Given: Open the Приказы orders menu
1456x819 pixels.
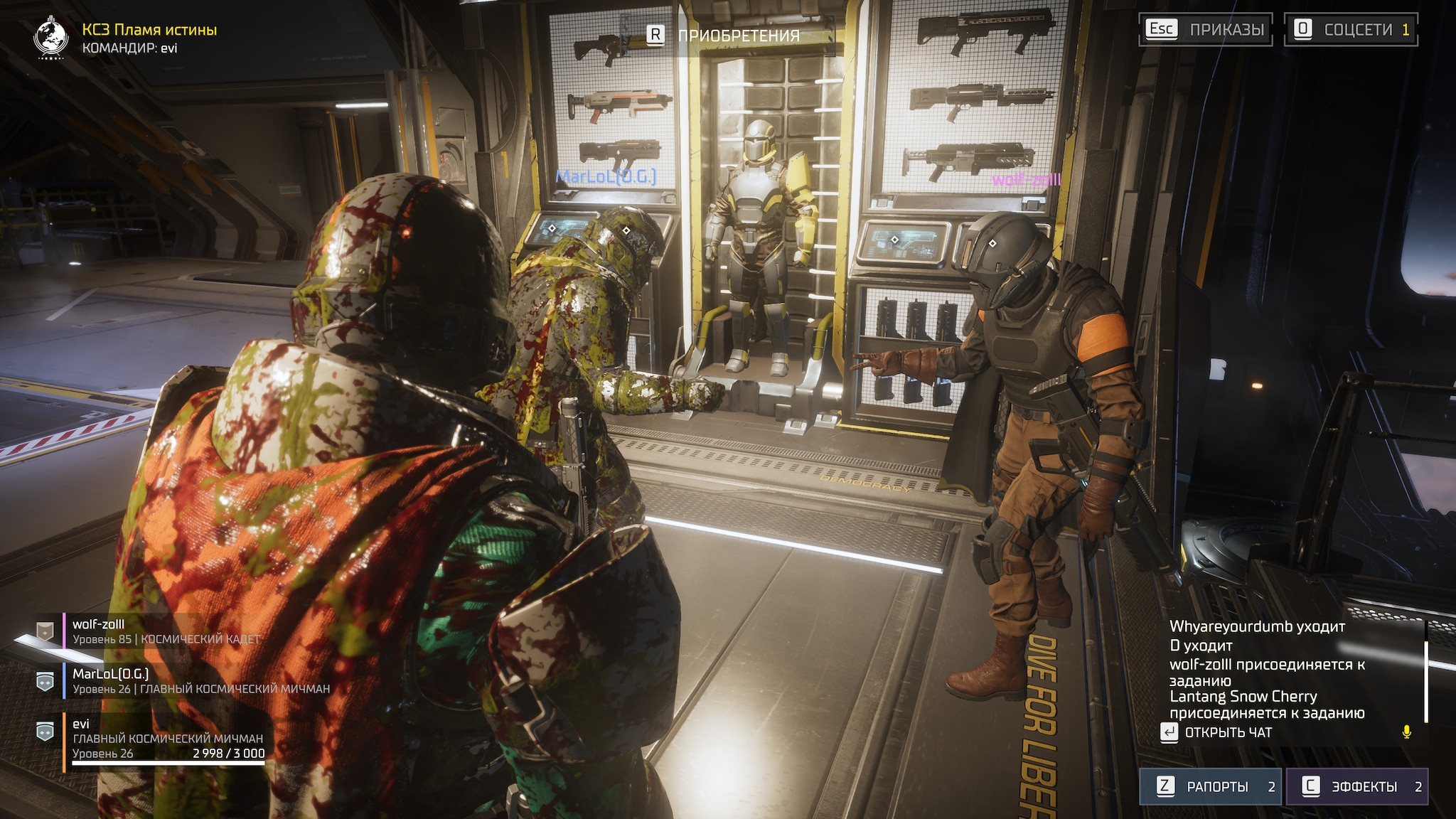Looking at the screenshot, I should pos(1206,29).
